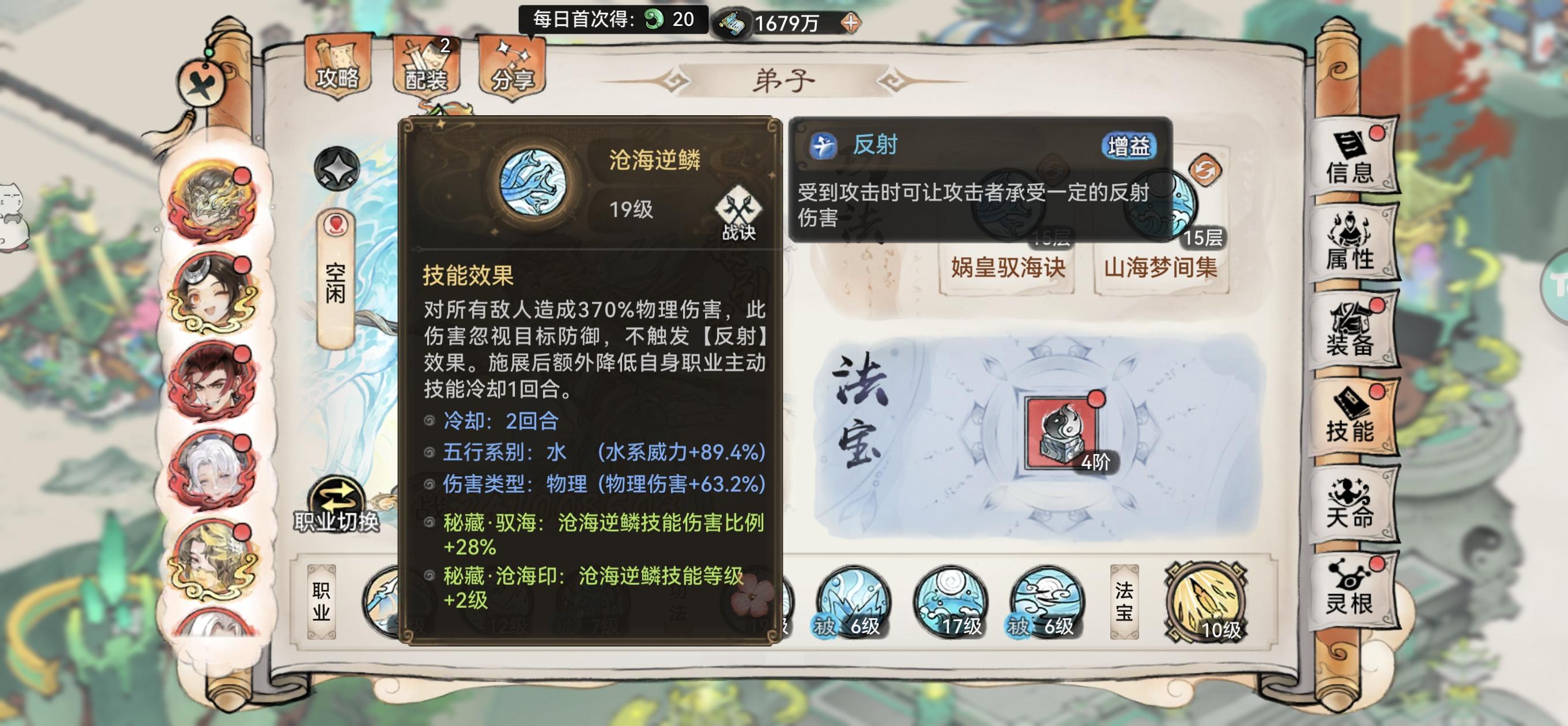The height and width of the screenshot is (726, 1568).
Task: Inspect the 山海梦间集 15层 buff icon
Action: tap(1162, 204)
